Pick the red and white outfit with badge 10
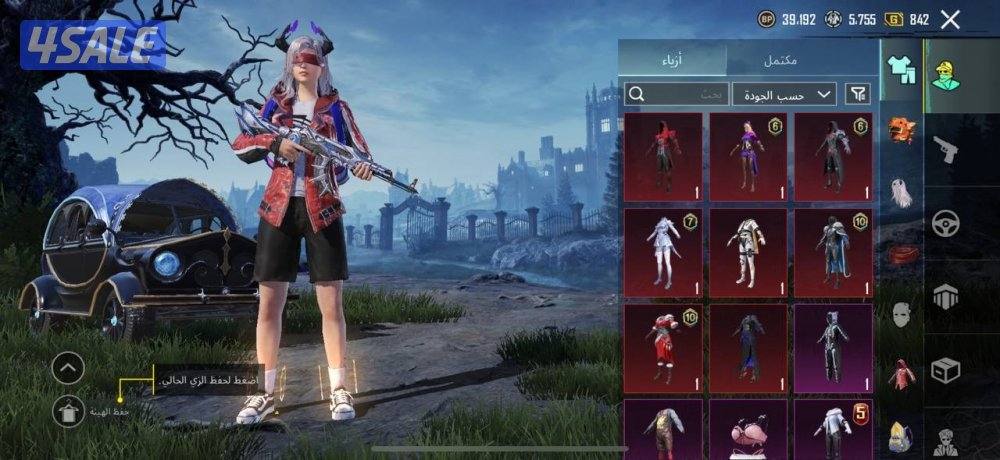The width and height of the screenshot is (1000, 460). pos(663,343)
